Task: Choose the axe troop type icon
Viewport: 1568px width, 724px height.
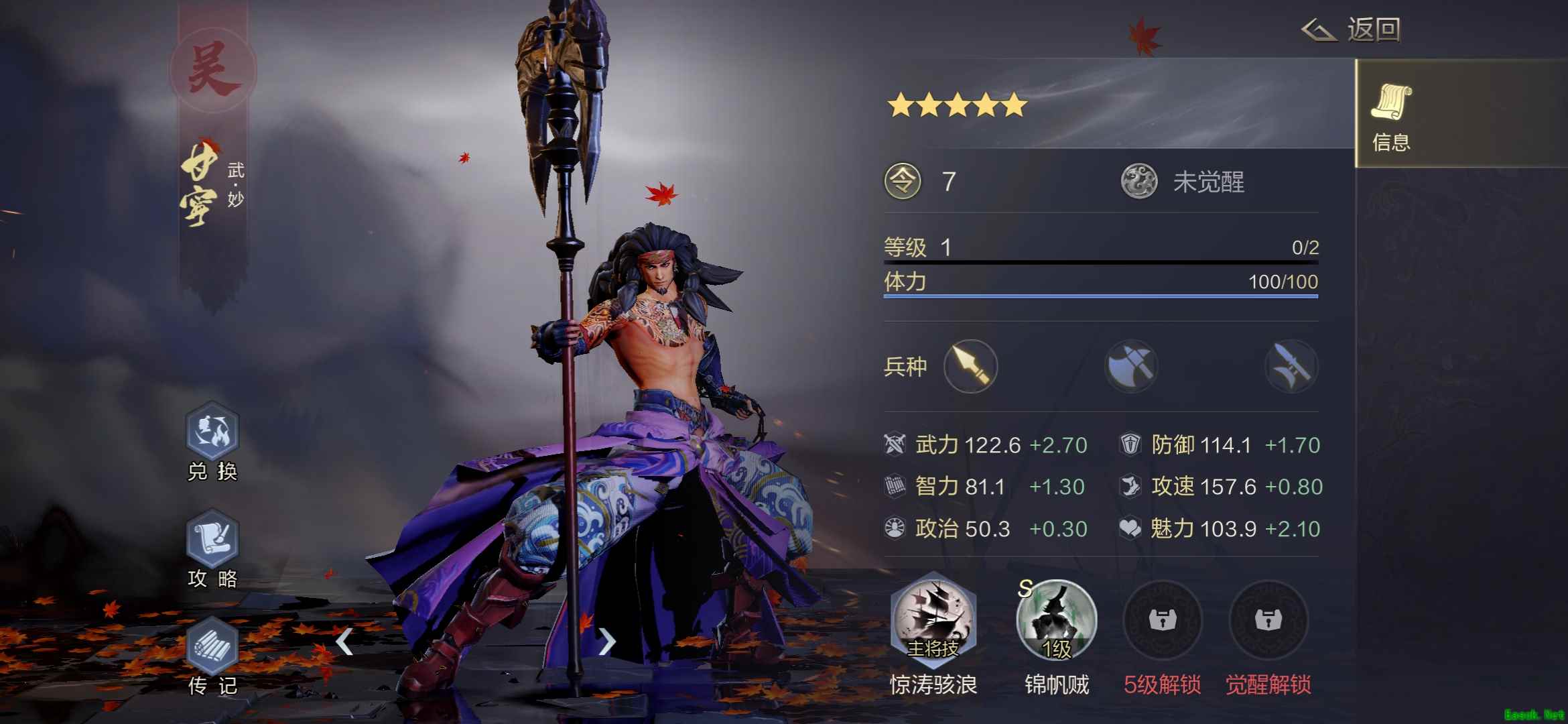Action: [x=1131, y=366]
